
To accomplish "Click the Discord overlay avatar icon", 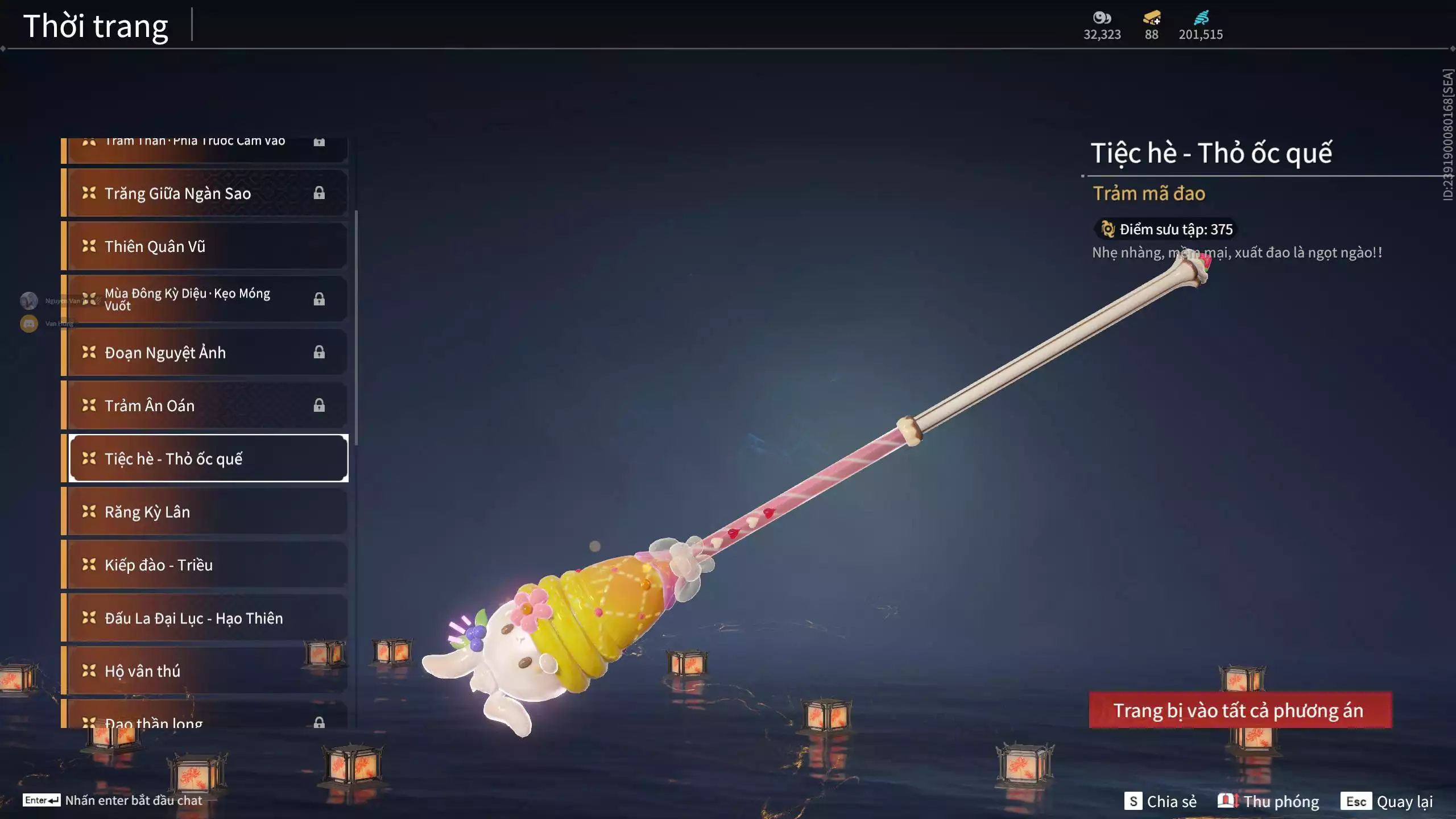I will 29,324.
